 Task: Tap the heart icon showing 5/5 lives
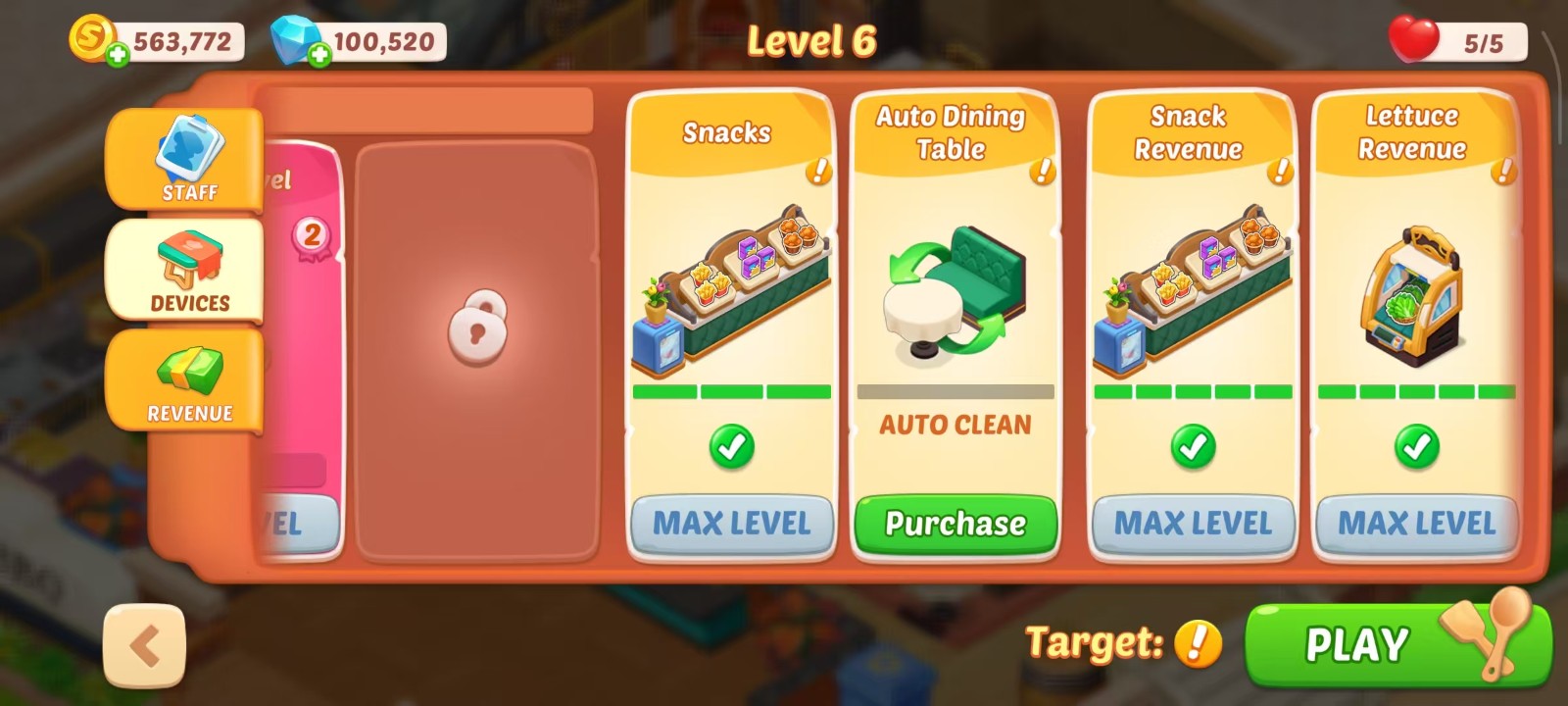tap(1411, 39)
